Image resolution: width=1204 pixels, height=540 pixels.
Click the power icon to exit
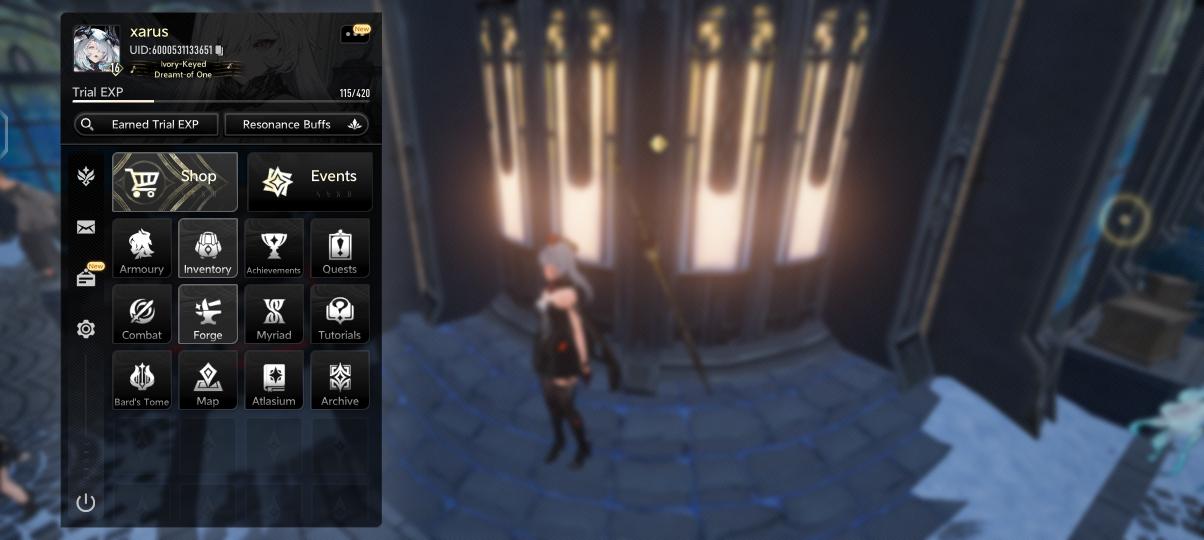pos(86,502)
